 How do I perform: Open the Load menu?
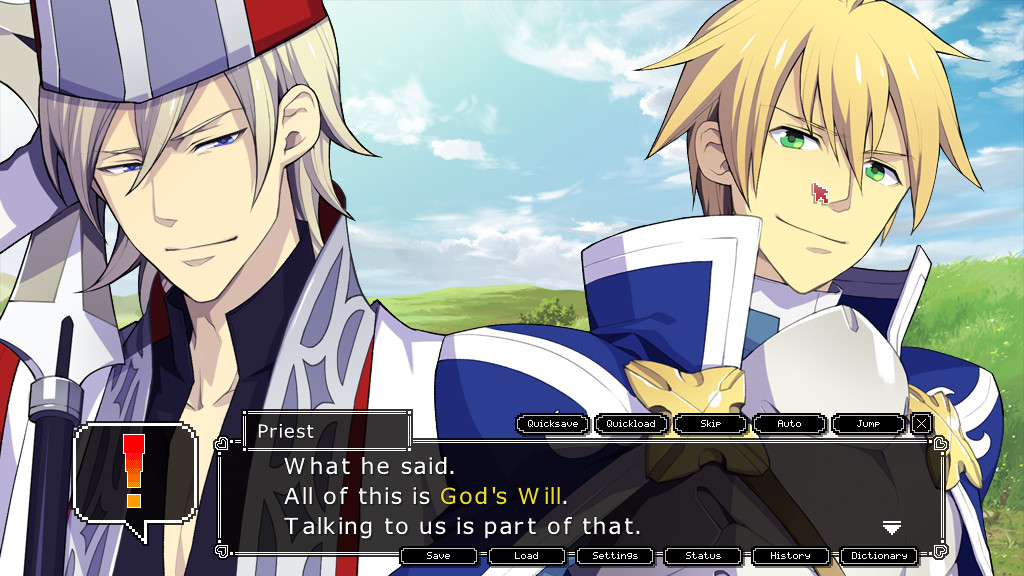click(x=526, y=556)
